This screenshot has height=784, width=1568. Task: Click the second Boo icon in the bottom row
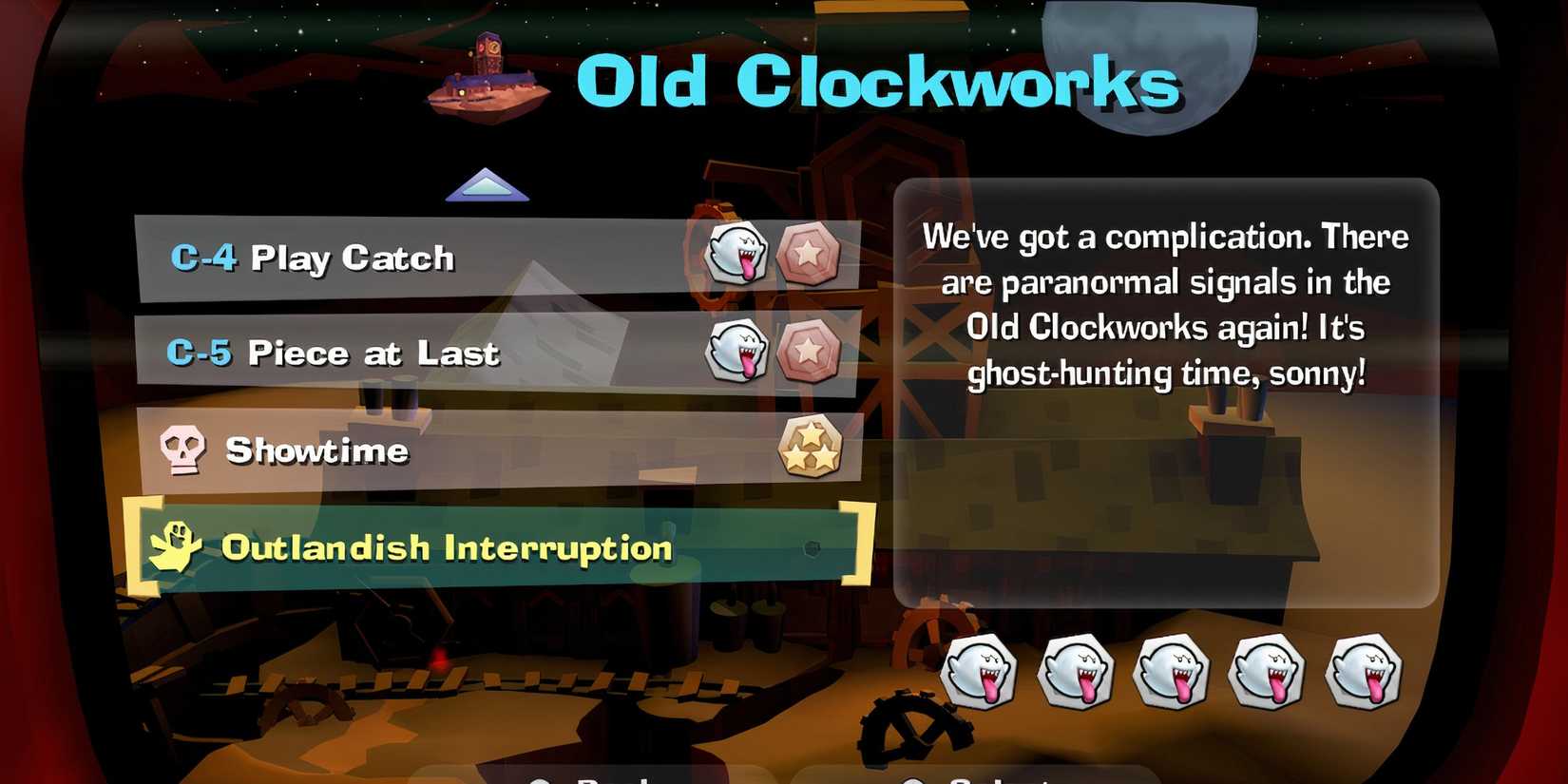click(x=1080, y=672)
